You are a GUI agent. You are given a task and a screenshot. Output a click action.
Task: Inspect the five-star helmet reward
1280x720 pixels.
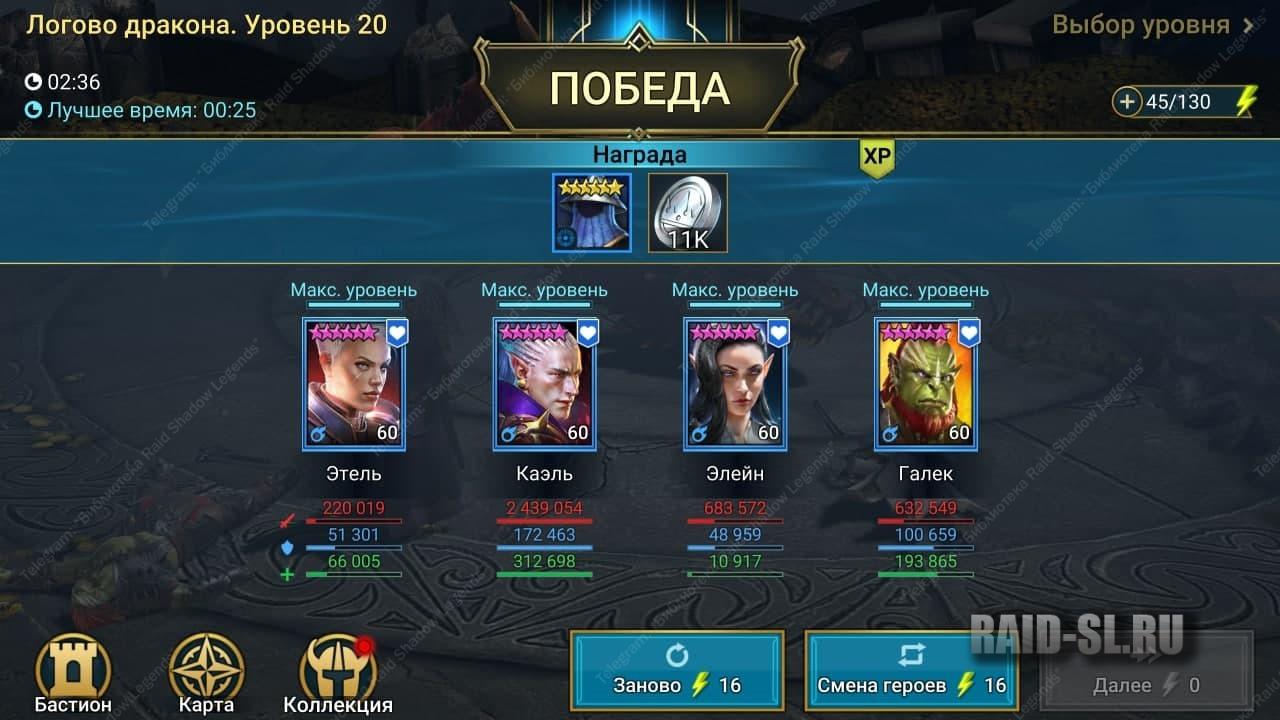pos(592,213)
